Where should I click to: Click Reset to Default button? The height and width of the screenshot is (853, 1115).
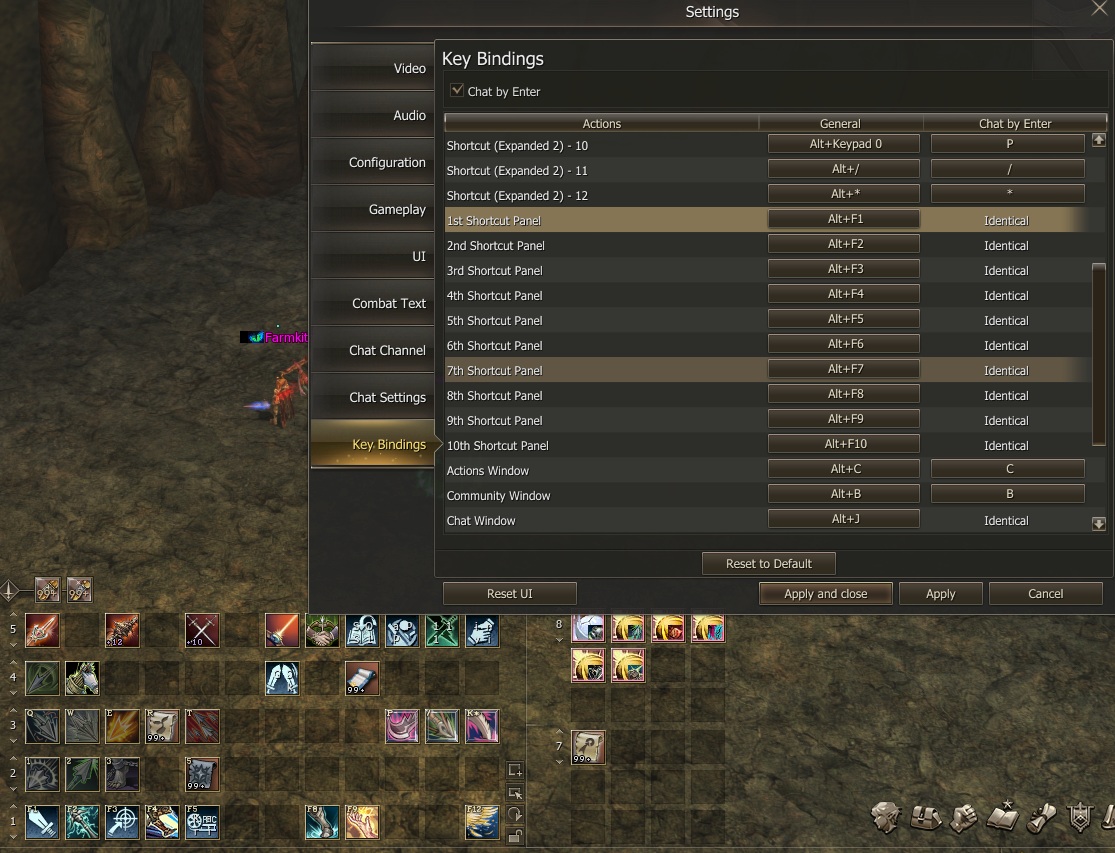click(x=768, y=563)
